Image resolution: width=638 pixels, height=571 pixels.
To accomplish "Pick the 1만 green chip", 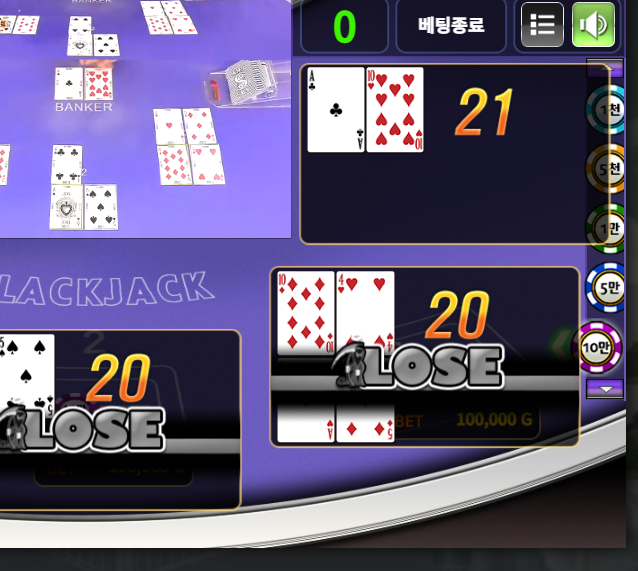I will coord(605,227).
